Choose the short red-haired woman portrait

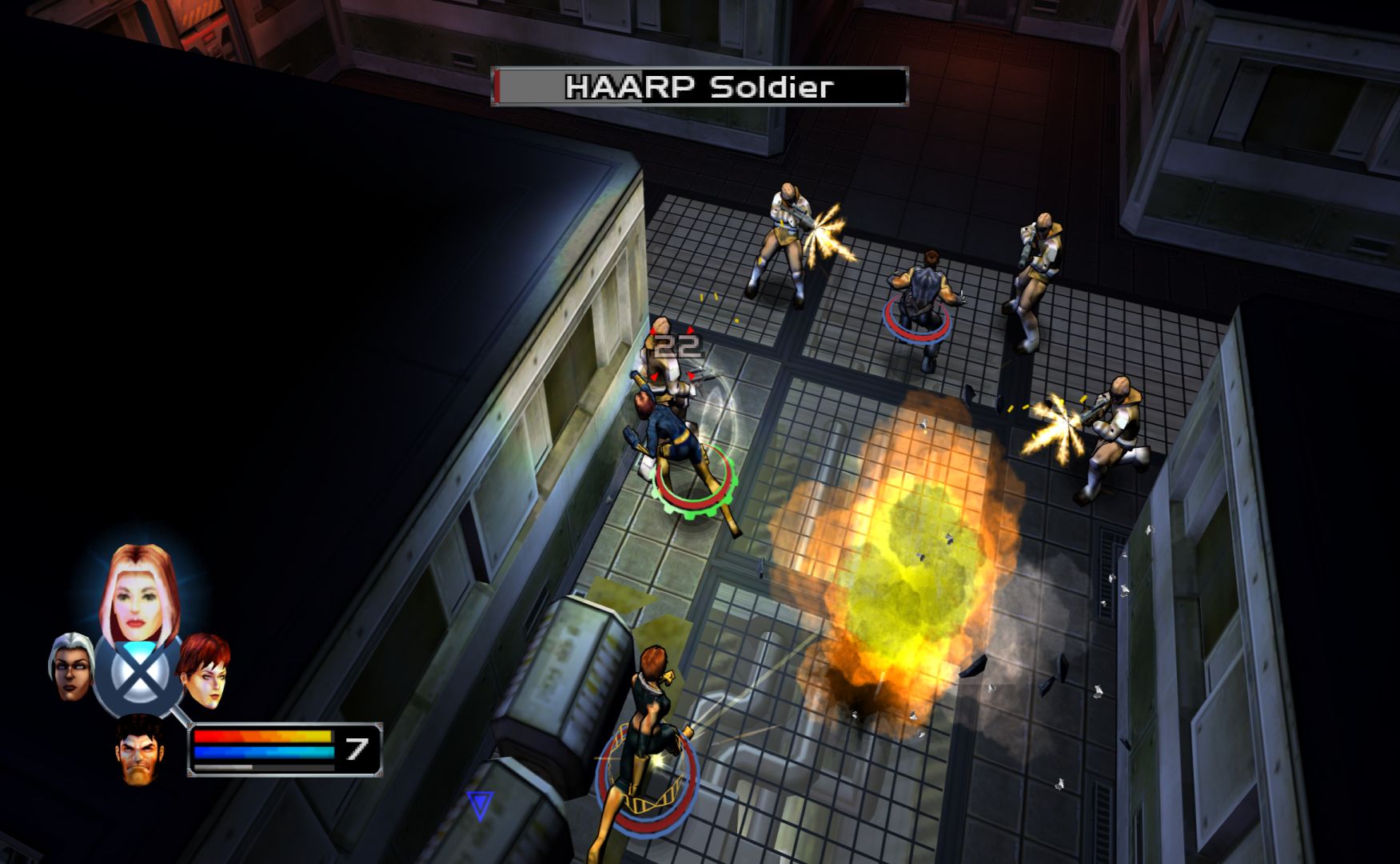[x=205, y=670]
